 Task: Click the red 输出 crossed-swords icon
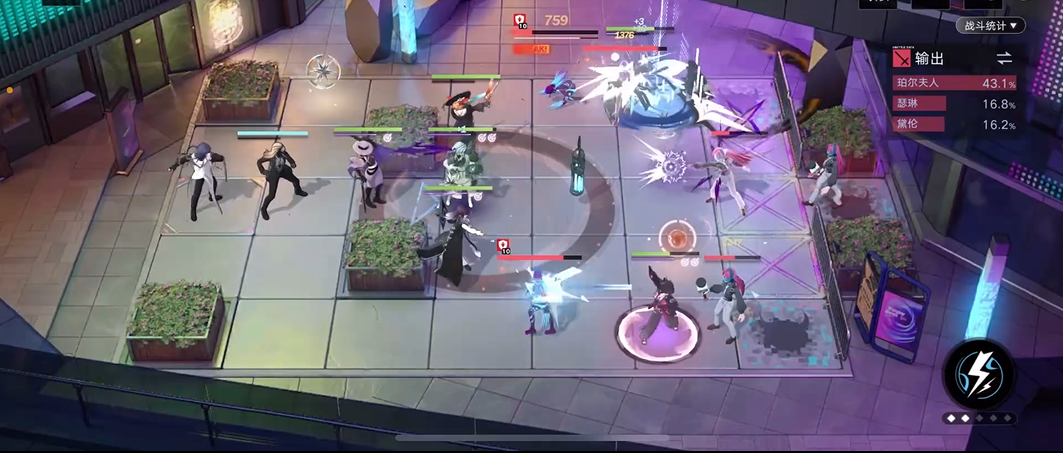[903, 59]
